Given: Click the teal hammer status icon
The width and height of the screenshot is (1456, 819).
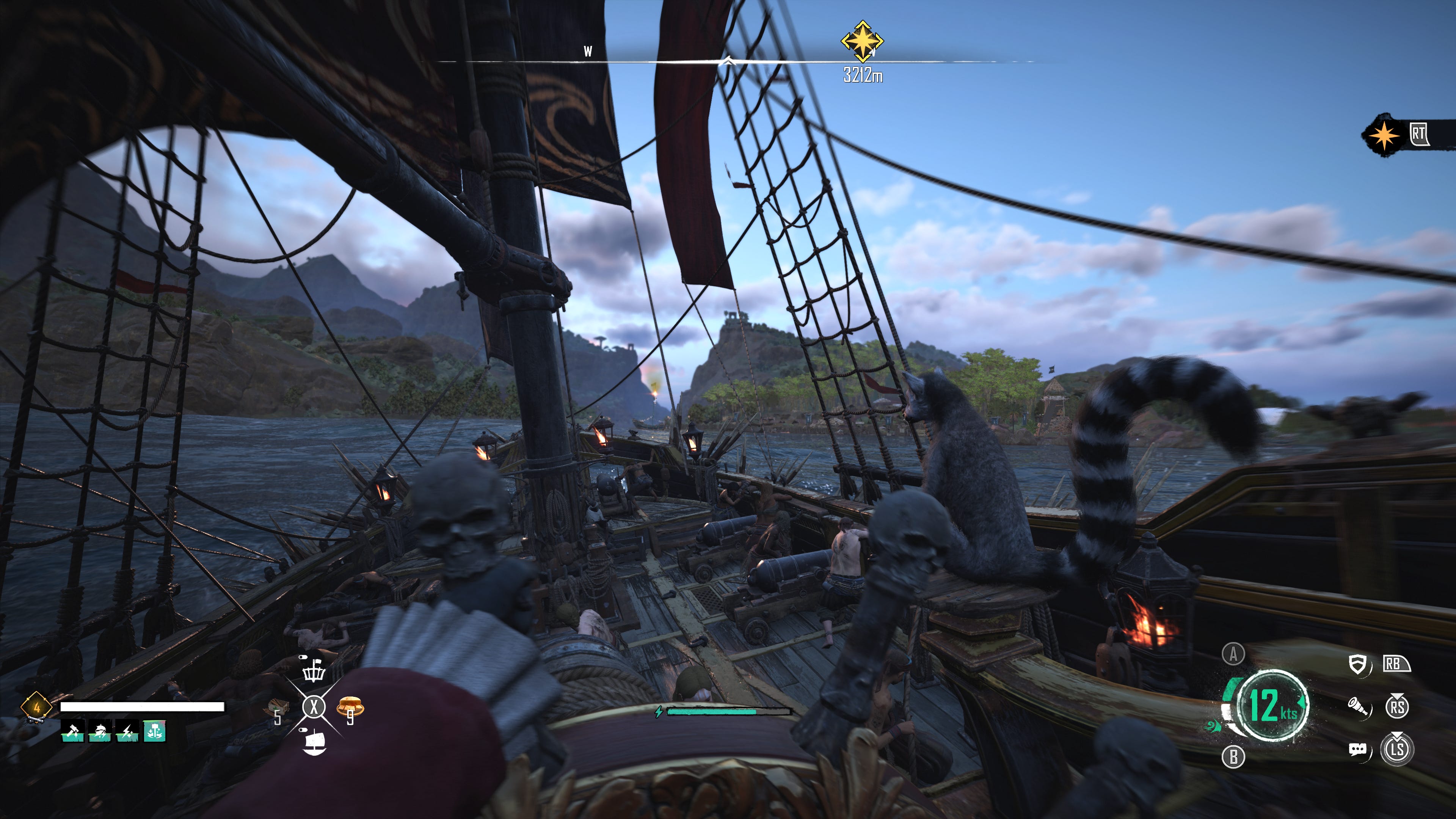Looking at the screenshot, I should click(154, 731).
